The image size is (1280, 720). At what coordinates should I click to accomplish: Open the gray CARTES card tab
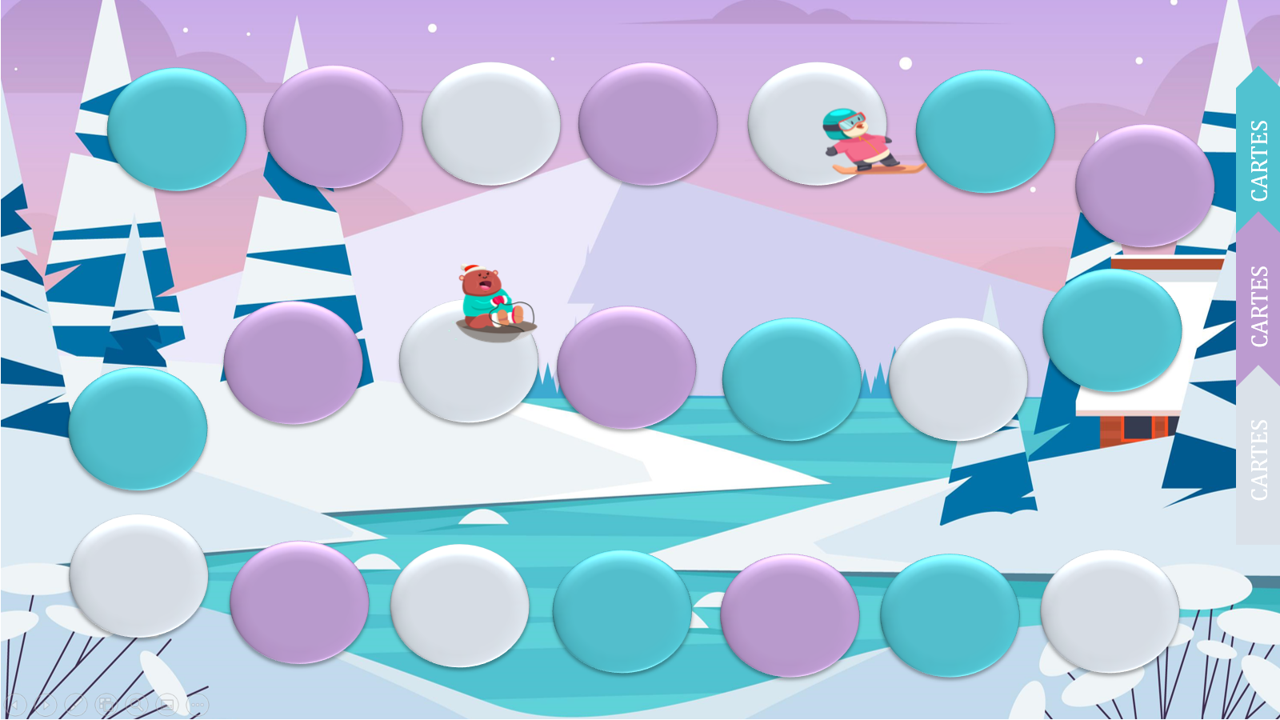(1258, 460)
